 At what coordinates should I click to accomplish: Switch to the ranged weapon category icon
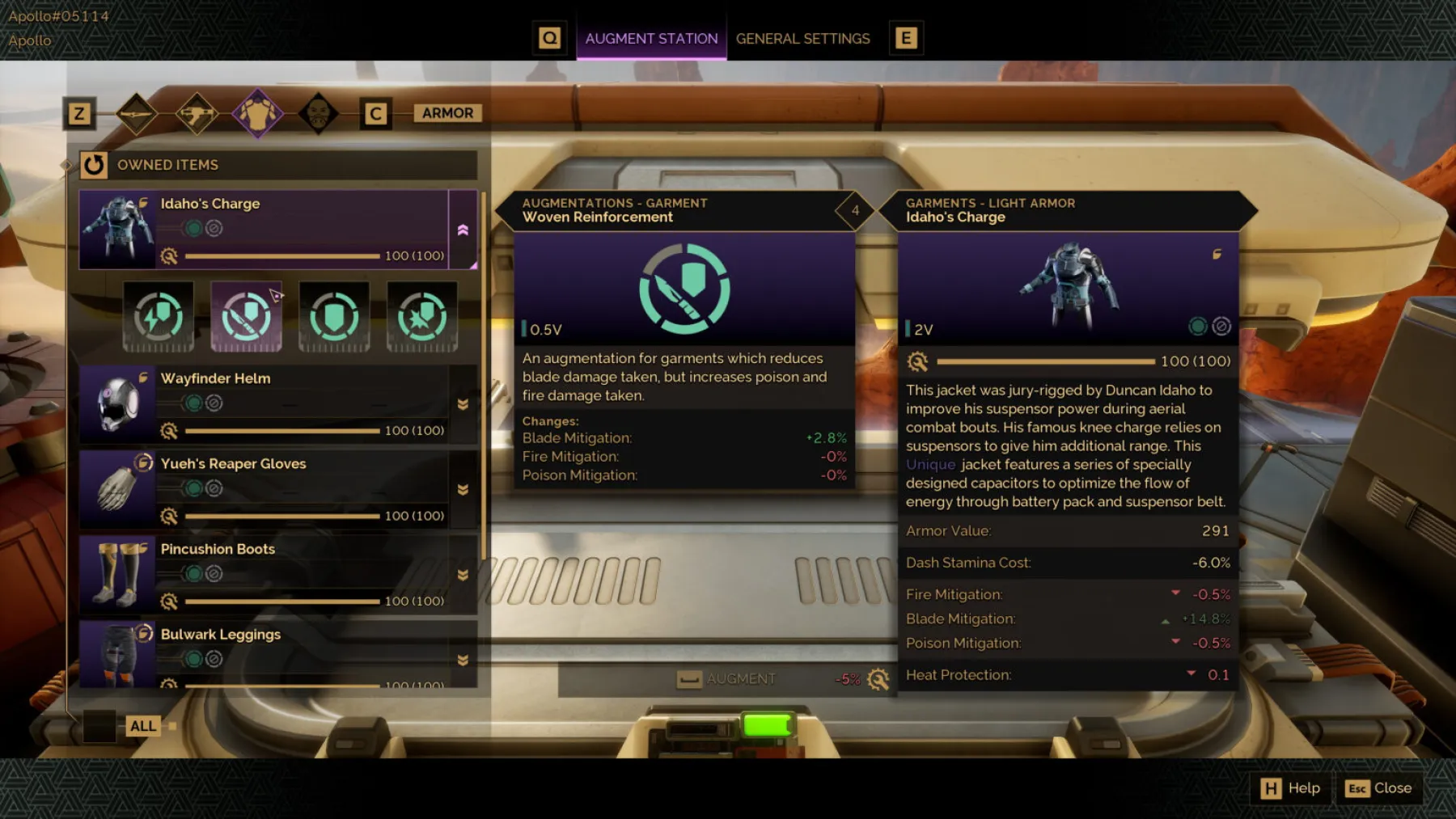click(197, 112)
